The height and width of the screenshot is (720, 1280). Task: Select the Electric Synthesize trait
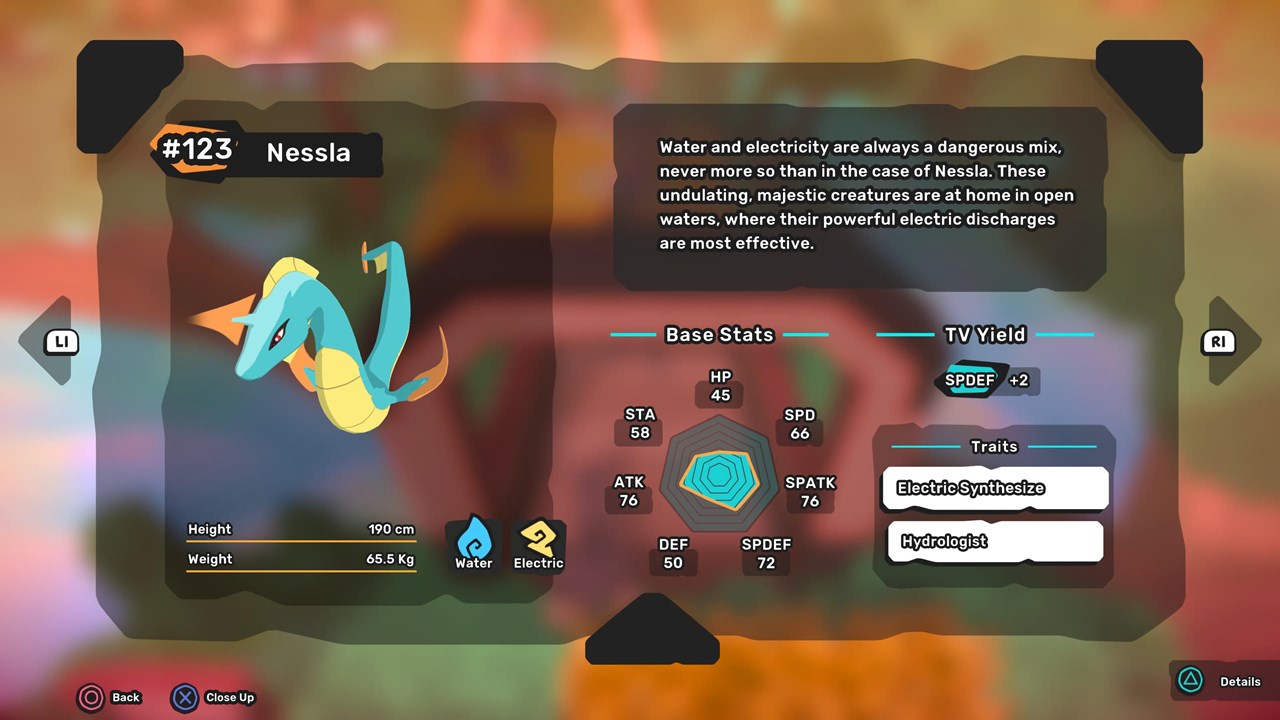[x=995, y=488]
